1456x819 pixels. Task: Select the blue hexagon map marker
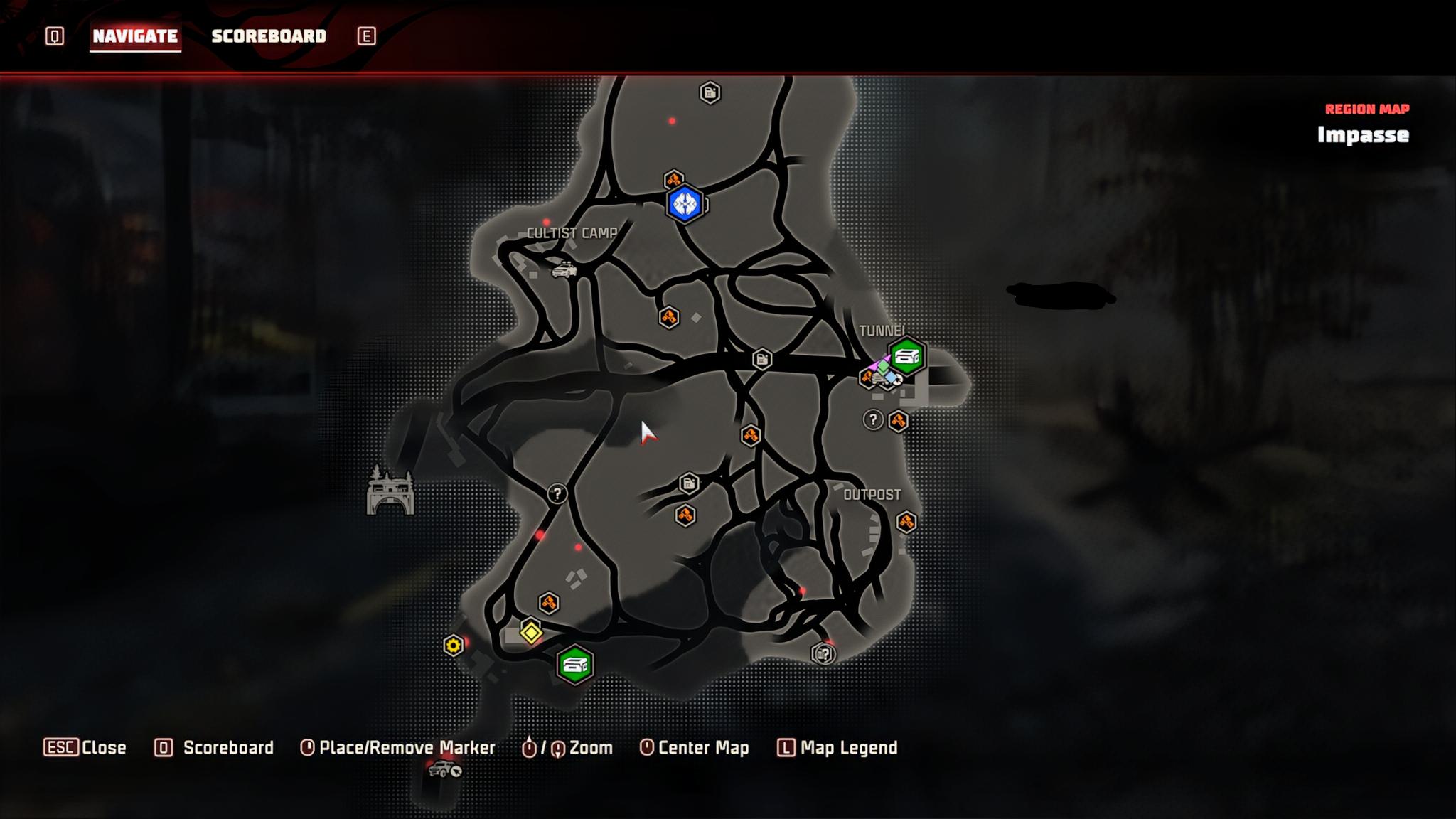(685, 205)
